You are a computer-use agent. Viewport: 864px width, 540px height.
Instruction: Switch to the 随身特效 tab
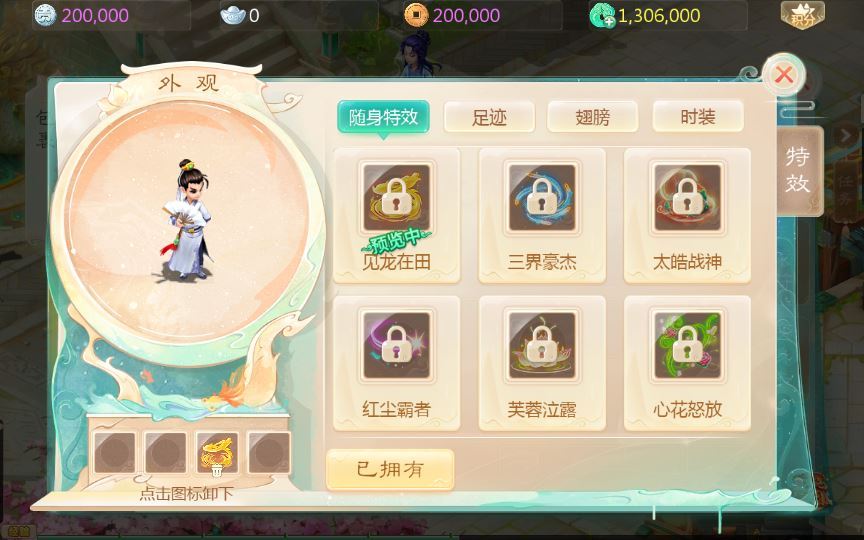coord(384,117)
